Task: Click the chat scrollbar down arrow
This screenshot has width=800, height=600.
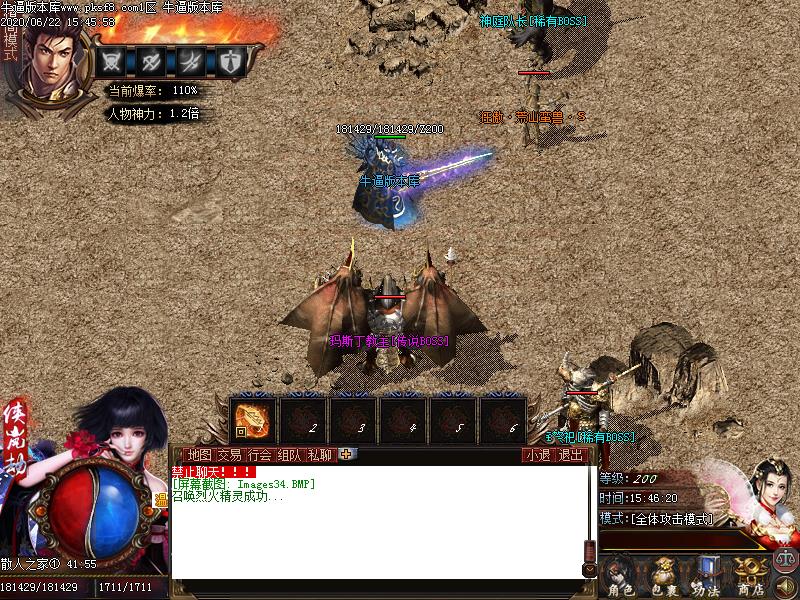Action: click(x=590, y=570)
